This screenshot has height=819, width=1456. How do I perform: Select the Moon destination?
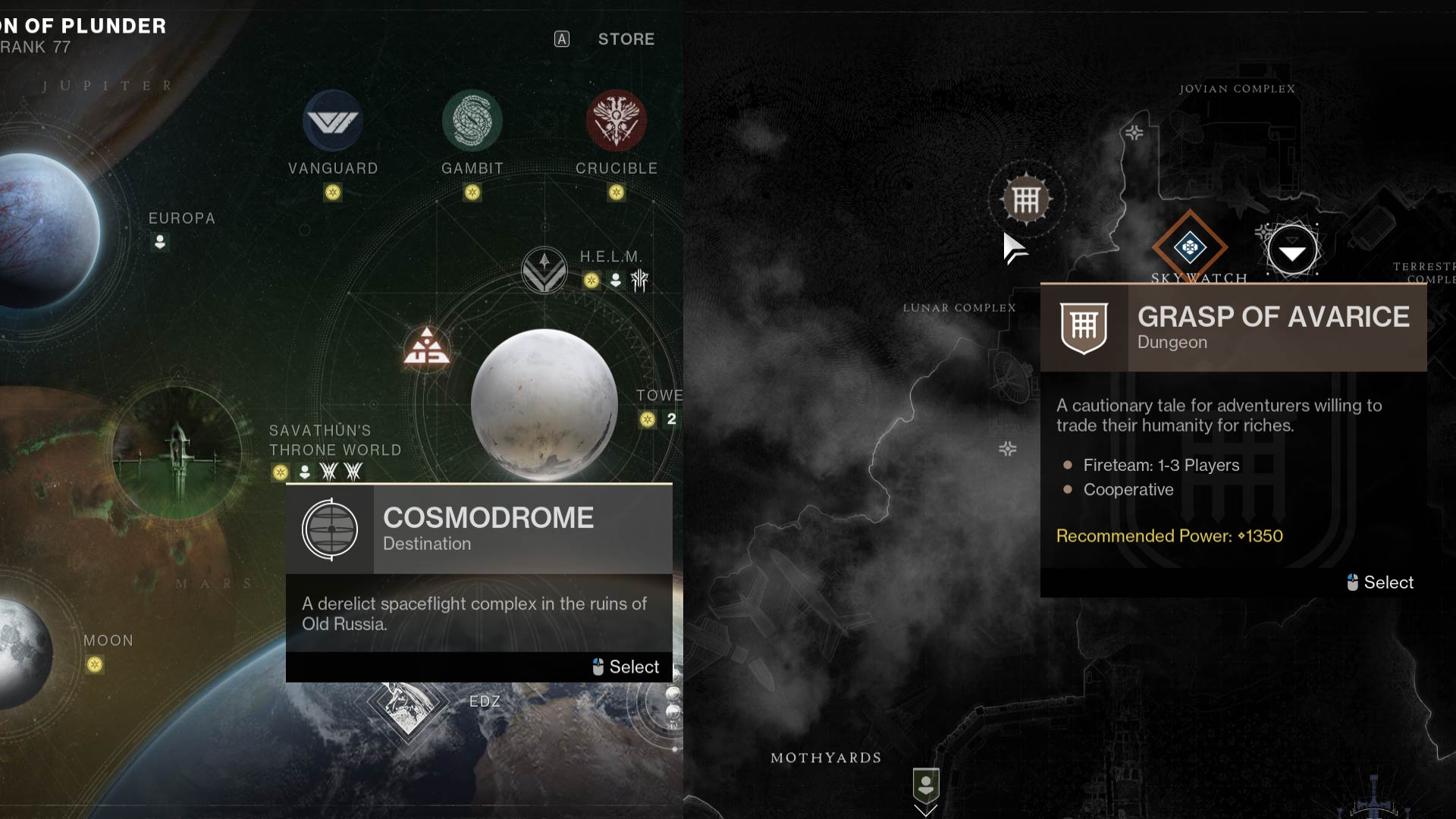[x=23, y=652]
